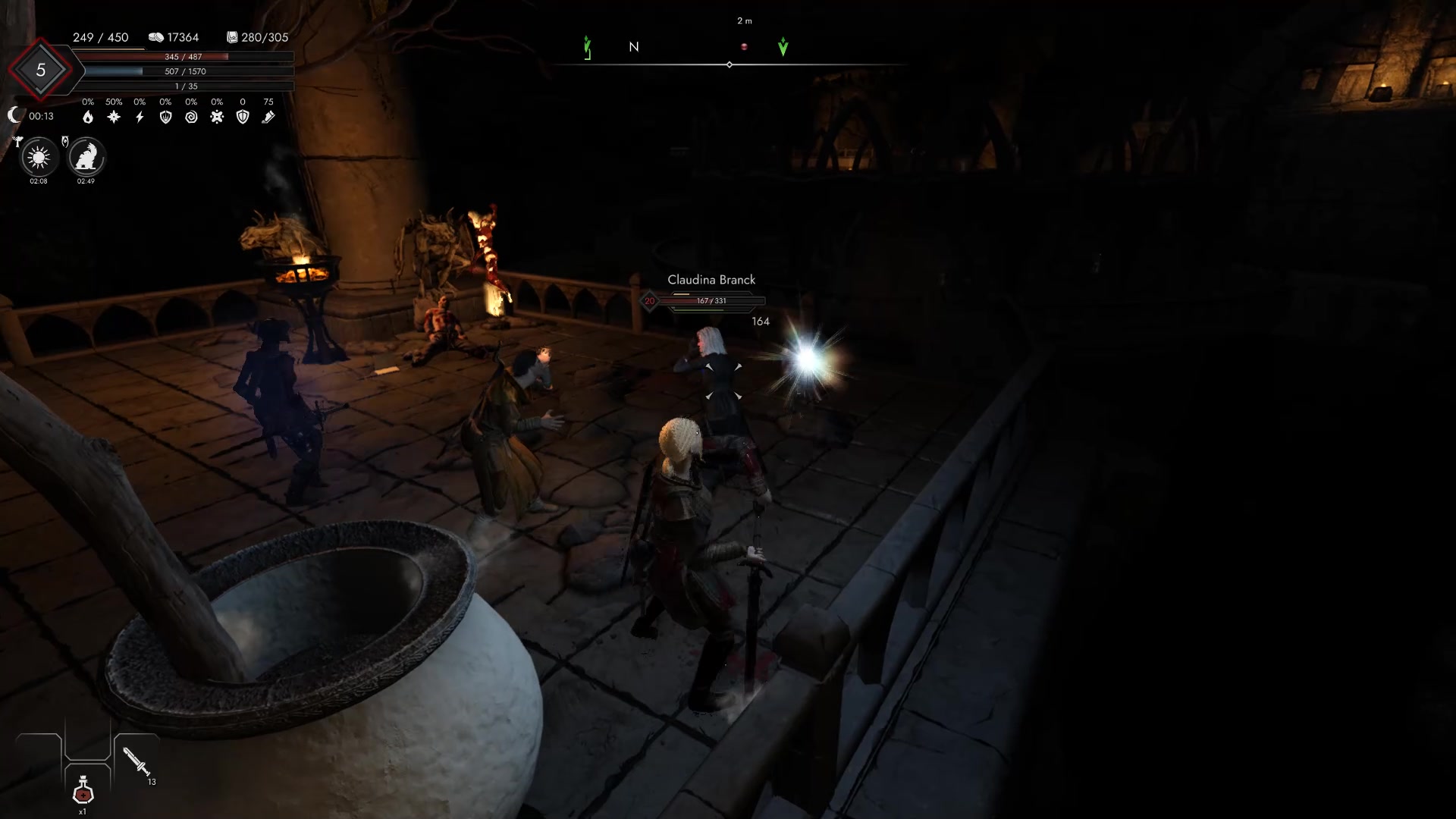
Task: Select the throwing knife showing 13 charges
Action: (x=135, y=762)
